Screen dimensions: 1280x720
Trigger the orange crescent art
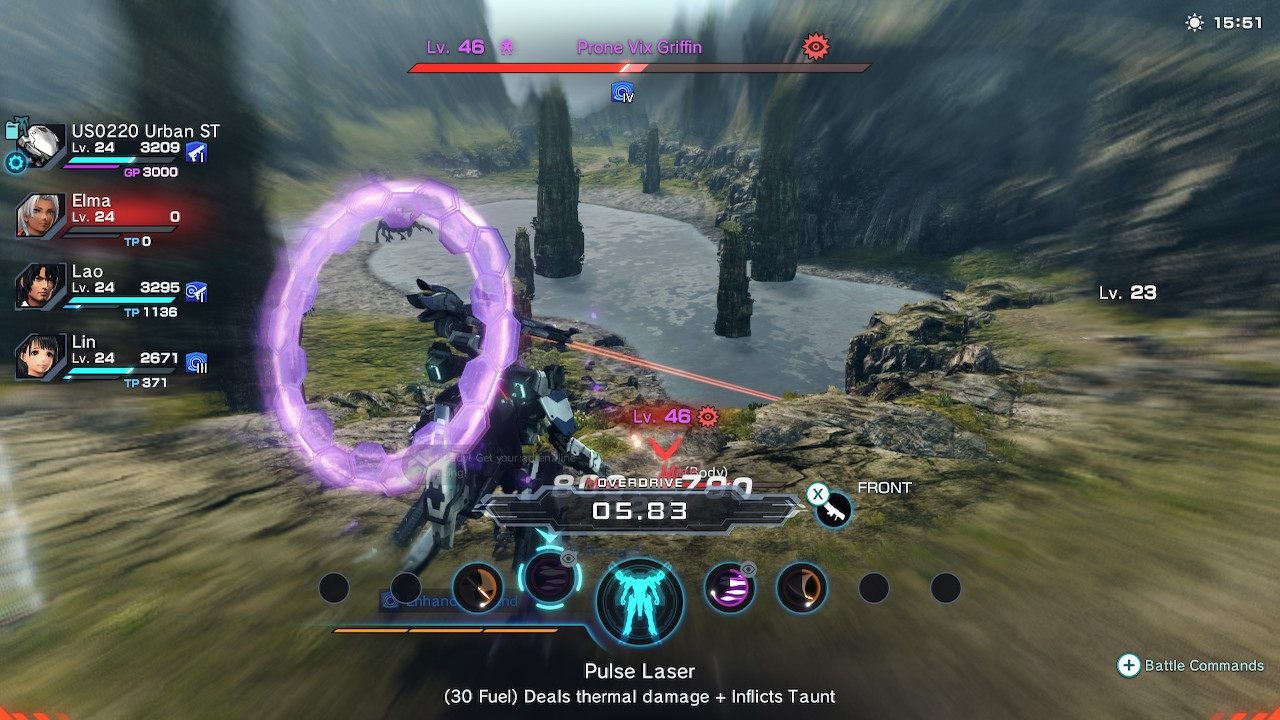click(x=801, y=588)
